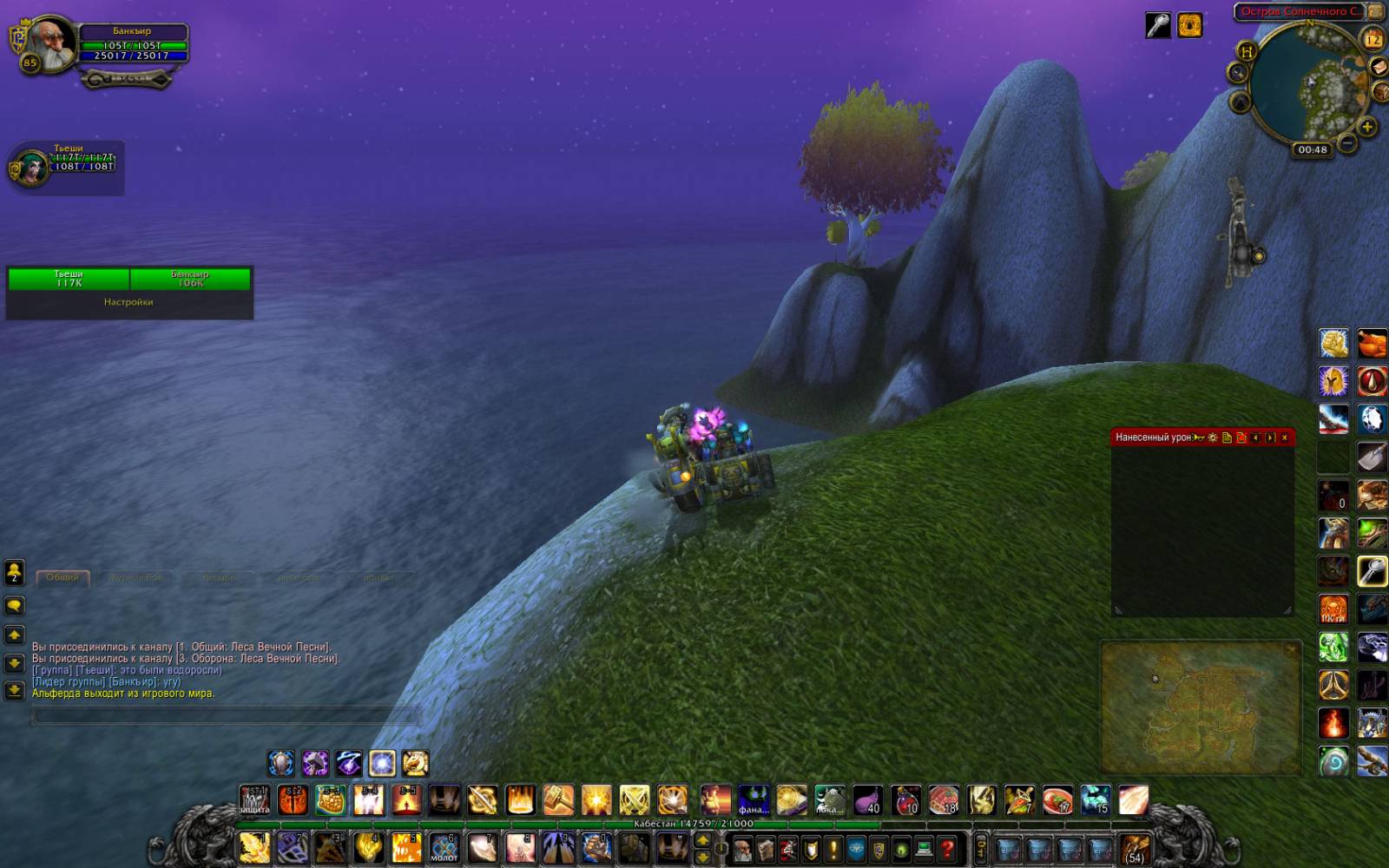Use the red potion with count 10
Screen dimensions: 1389x868
[x=905, y=800]
